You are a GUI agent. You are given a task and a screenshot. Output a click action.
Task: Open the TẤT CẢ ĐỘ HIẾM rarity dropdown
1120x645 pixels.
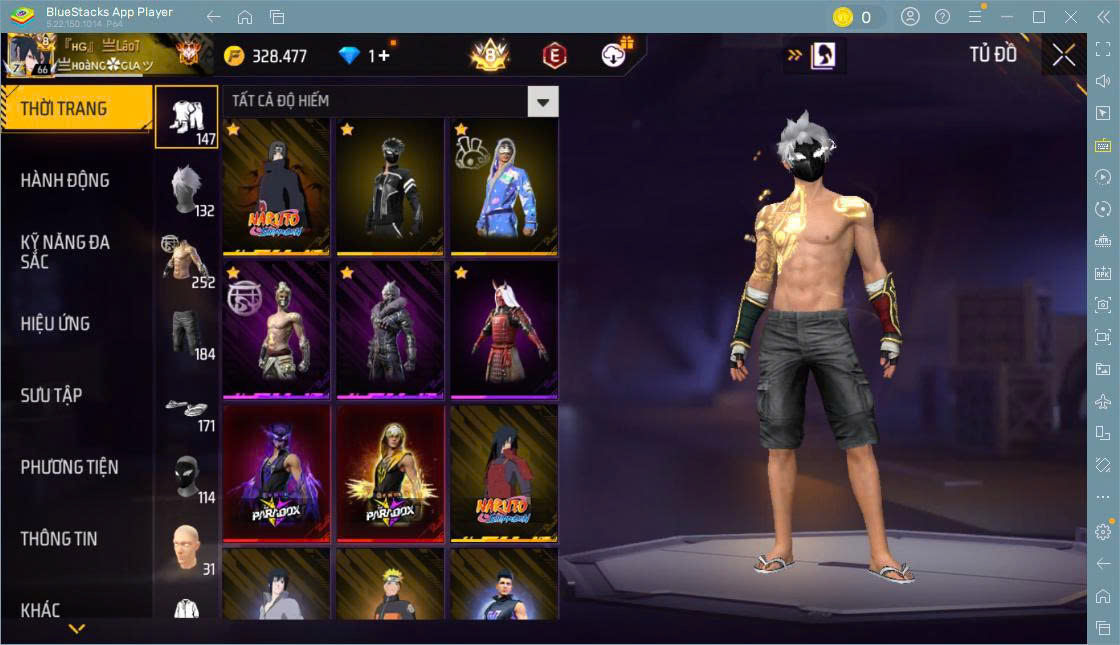(542, 101)
